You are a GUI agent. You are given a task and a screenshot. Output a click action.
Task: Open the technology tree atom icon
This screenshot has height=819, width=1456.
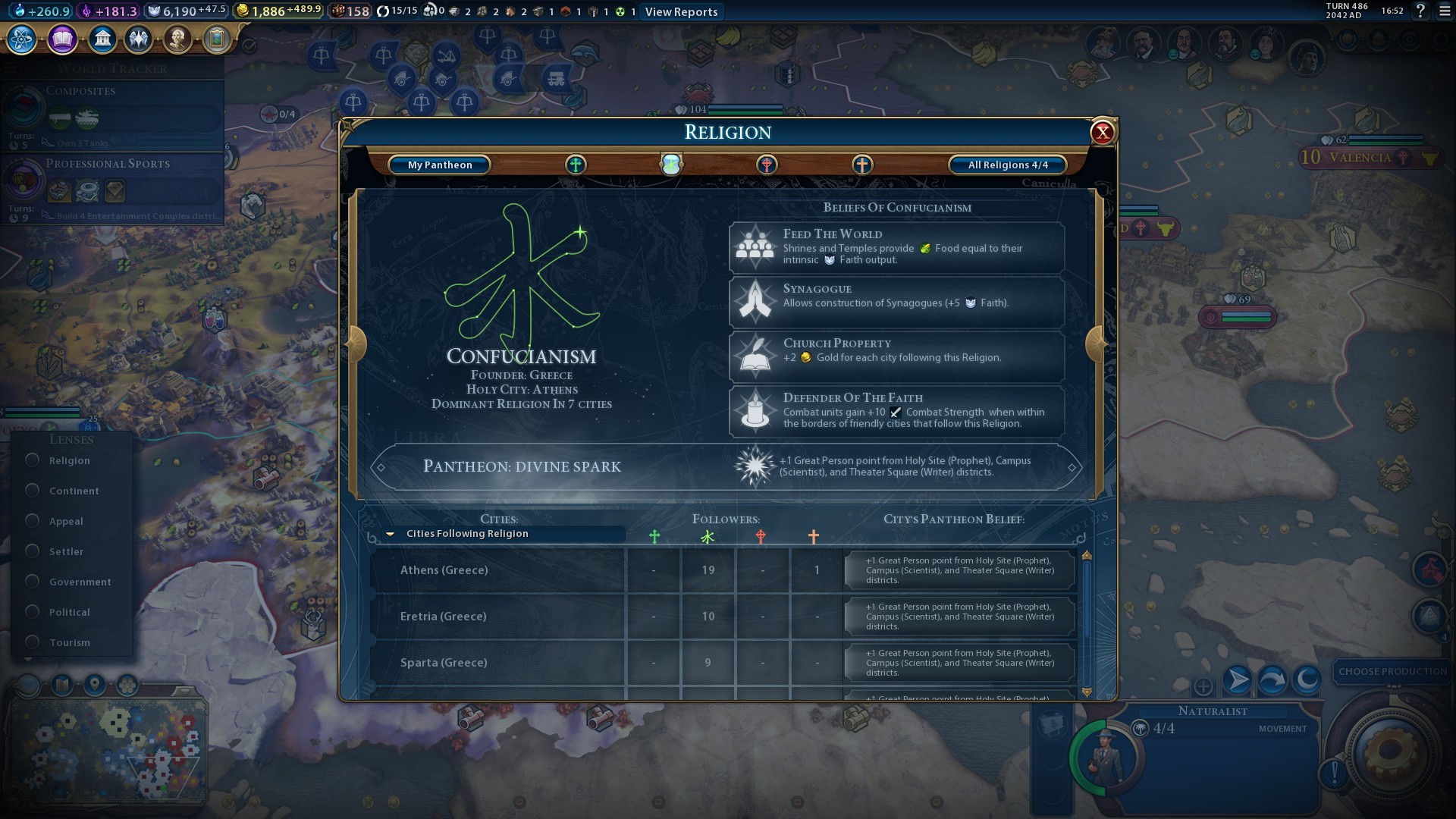(x=22, y=39)
